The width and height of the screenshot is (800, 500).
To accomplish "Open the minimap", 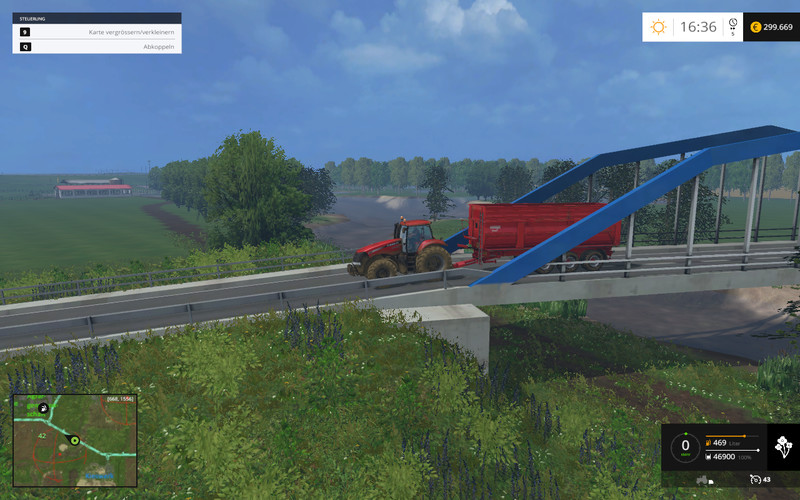I will (x=74, y=439).
